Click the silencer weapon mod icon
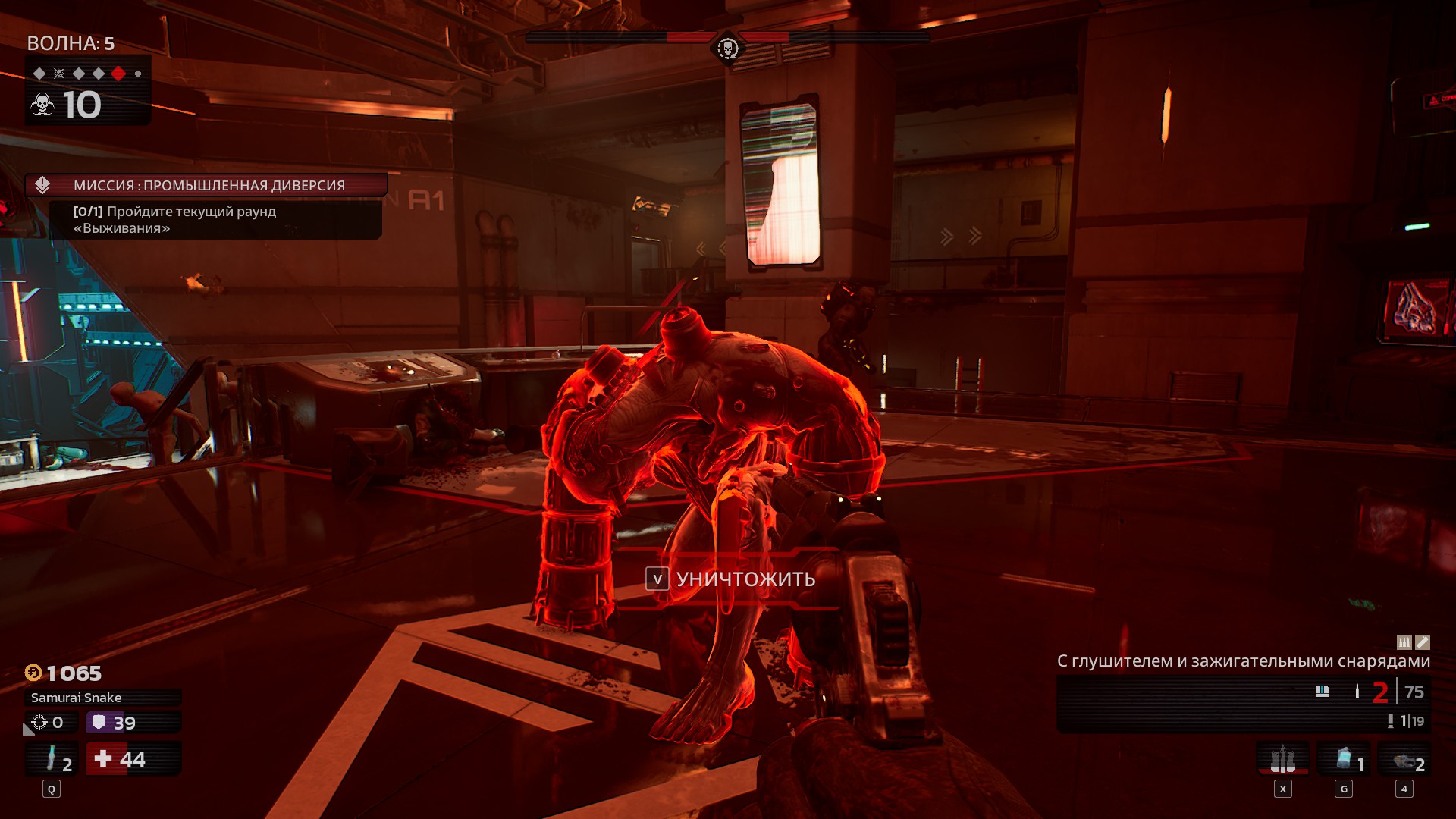Screen dimensions: 1456x819 (x=1423, y=642)
